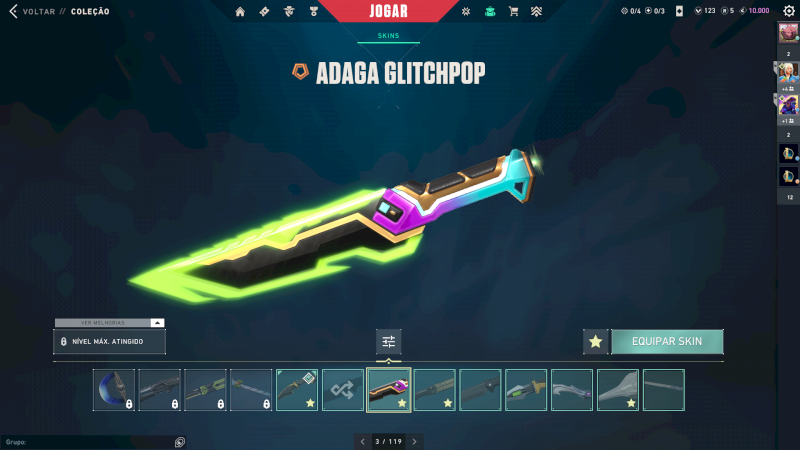This screenshot has height=450, width=800.
Task: Open the store via the shopping cart icon
Action: 513,11
